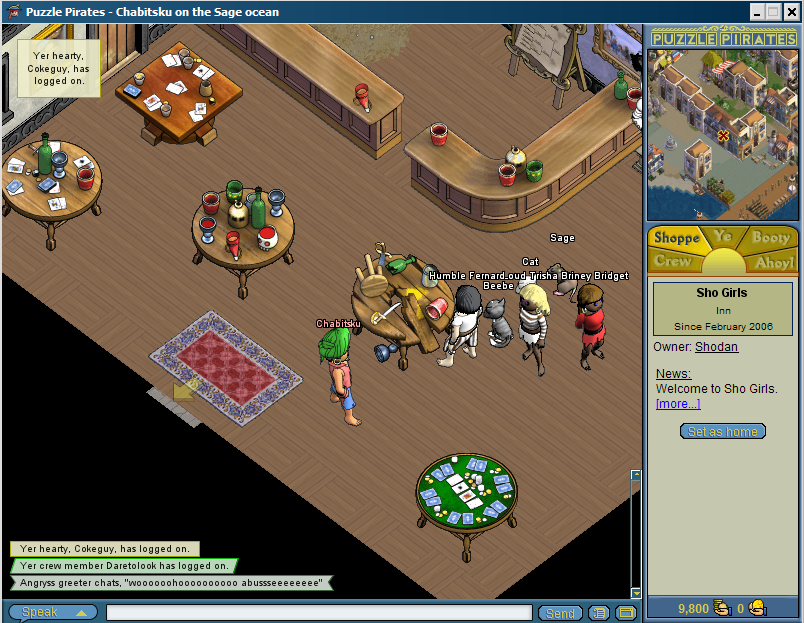Expand the news with [more...] link

[x=678, y=404]
